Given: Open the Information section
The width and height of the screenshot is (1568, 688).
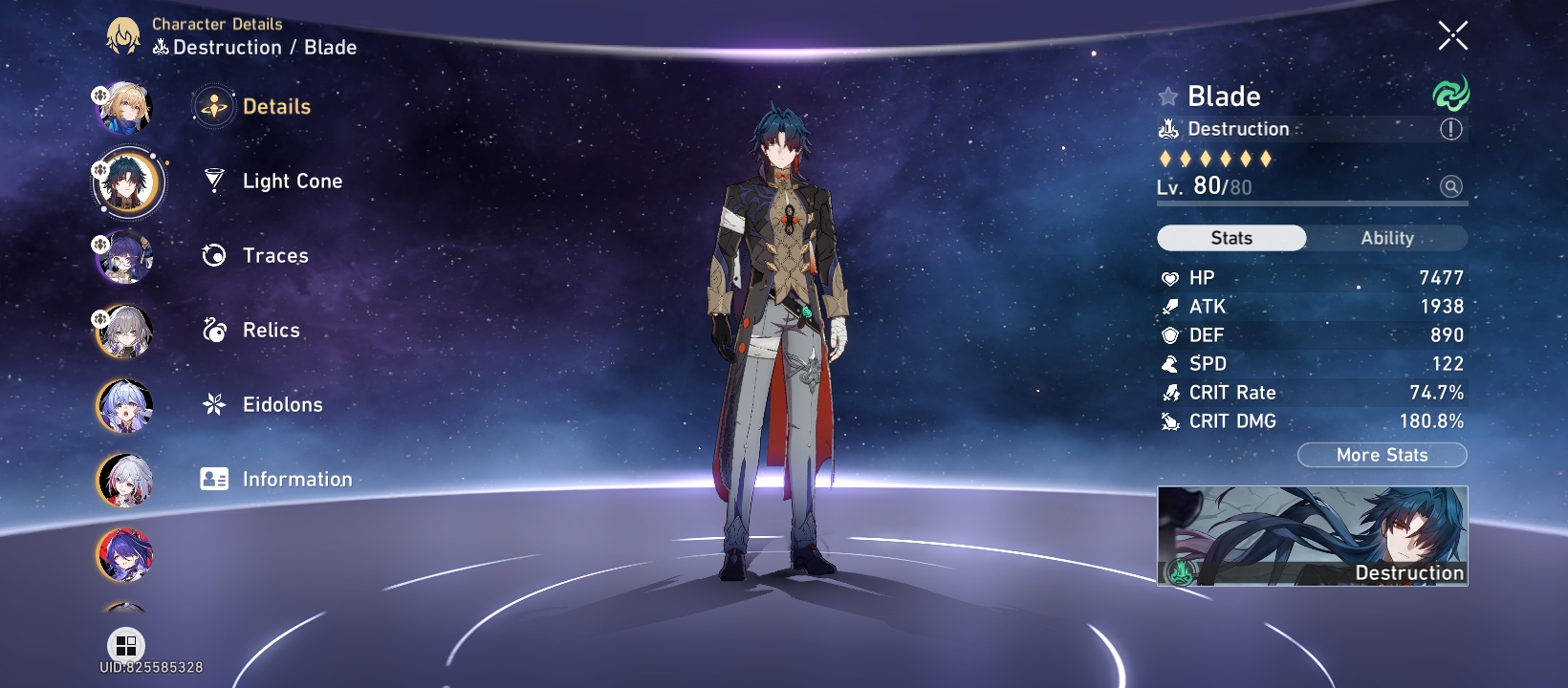Looking at the screenshot, I should [x=296, y=479].
